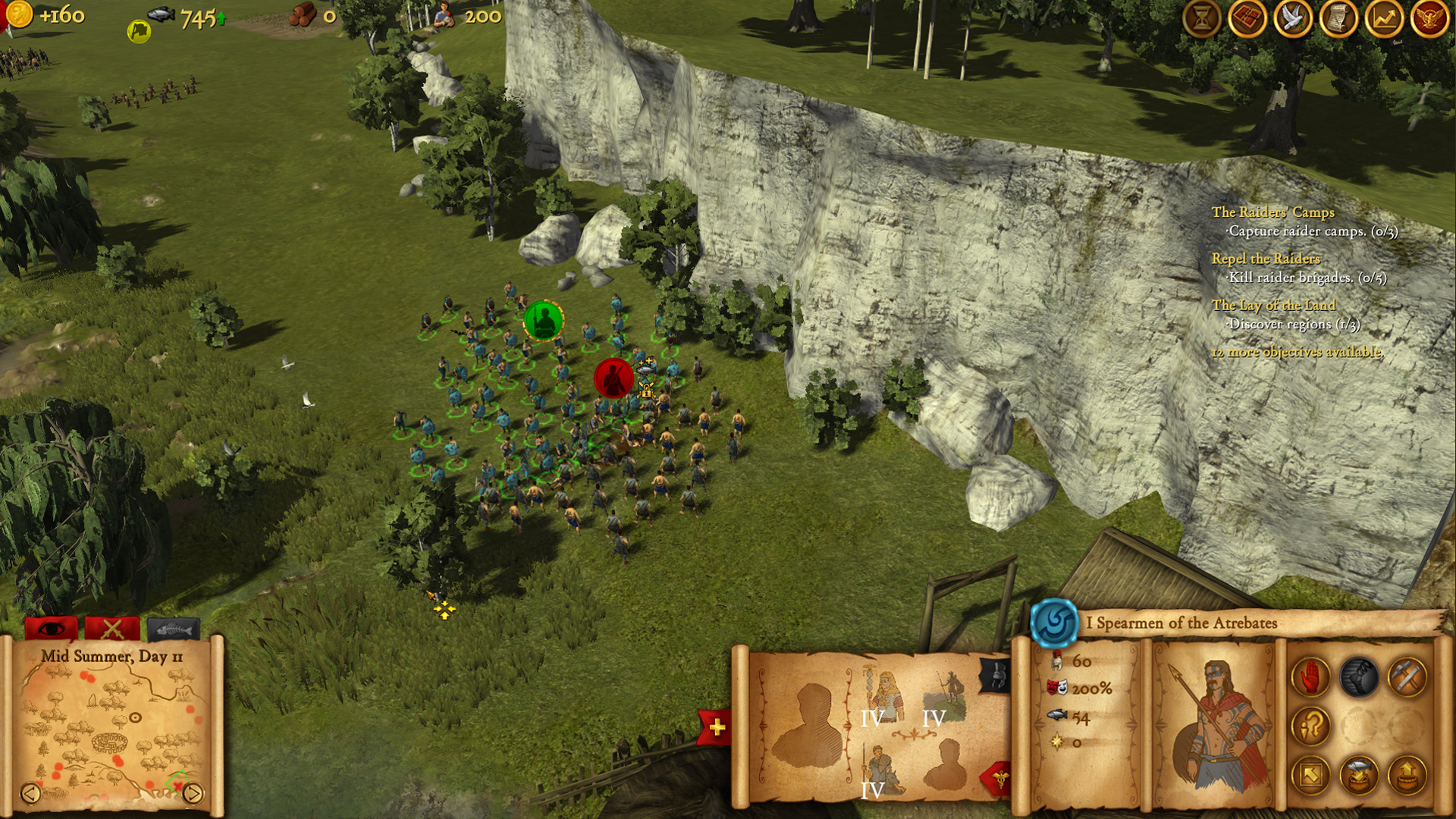Click the question-mark wander command icon
Image resolution: width=1456 pixels, height=819 pixels.
tap(1312, 726)
